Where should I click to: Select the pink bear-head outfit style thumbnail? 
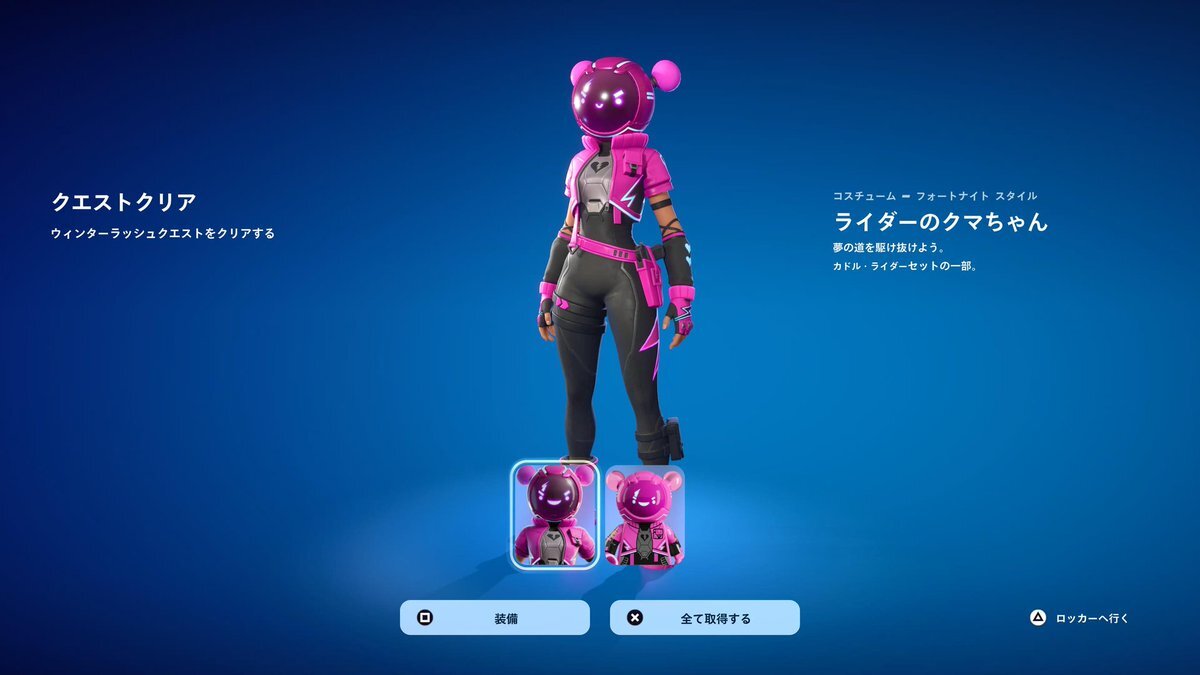point(644,515)
